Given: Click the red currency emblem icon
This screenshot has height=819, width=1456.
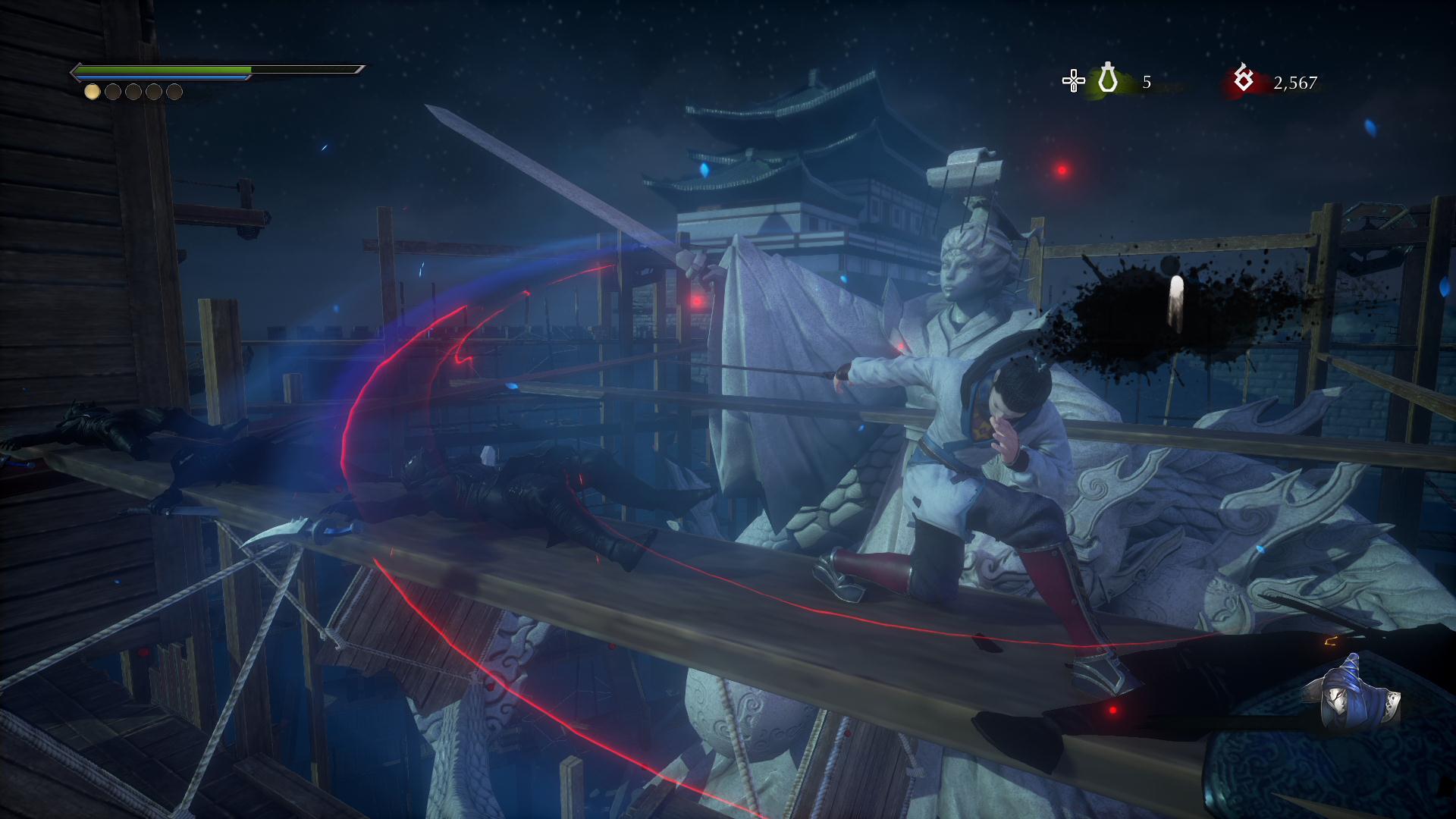Looking at the screenshot, I should pos(1243,79).
